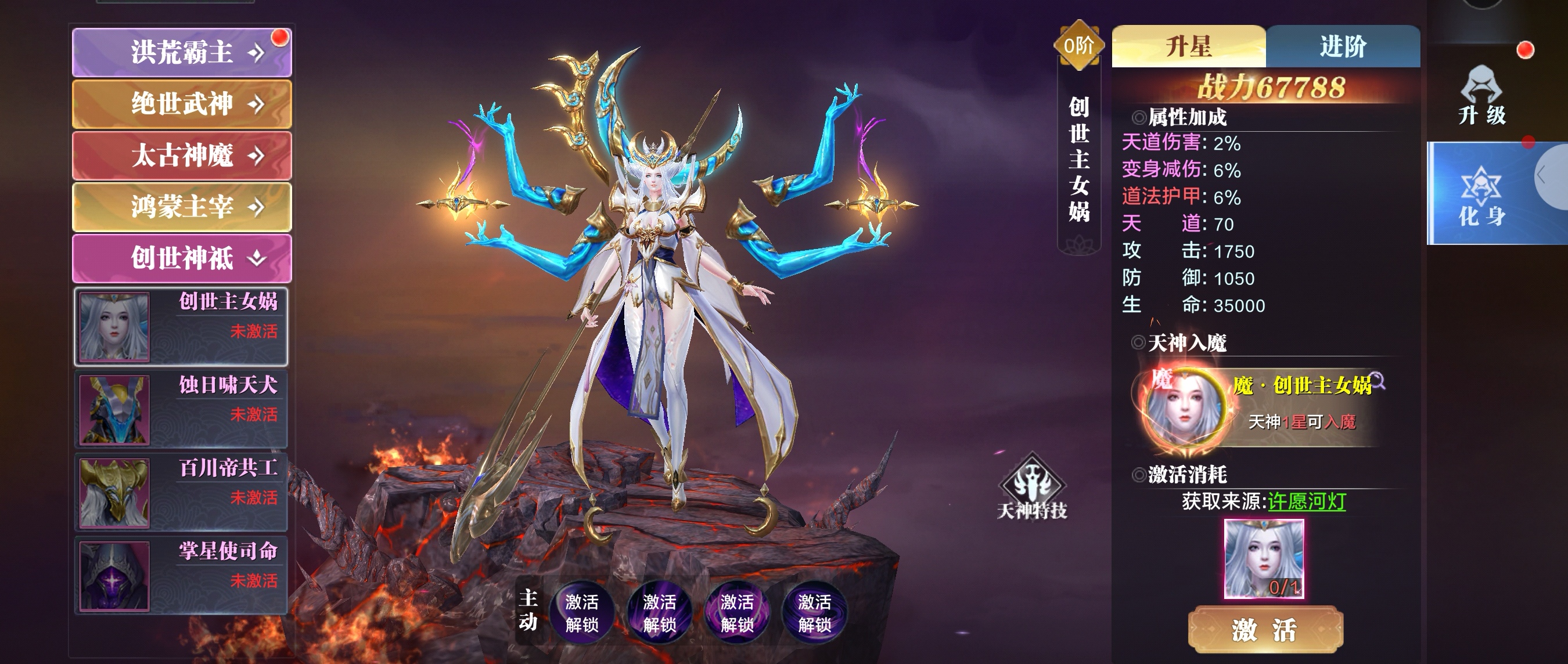Image resolution: width=1568 pixels, height=664 pixels.
Task: Open the 鸿蒙主宰 category
Action: [181, 207]
